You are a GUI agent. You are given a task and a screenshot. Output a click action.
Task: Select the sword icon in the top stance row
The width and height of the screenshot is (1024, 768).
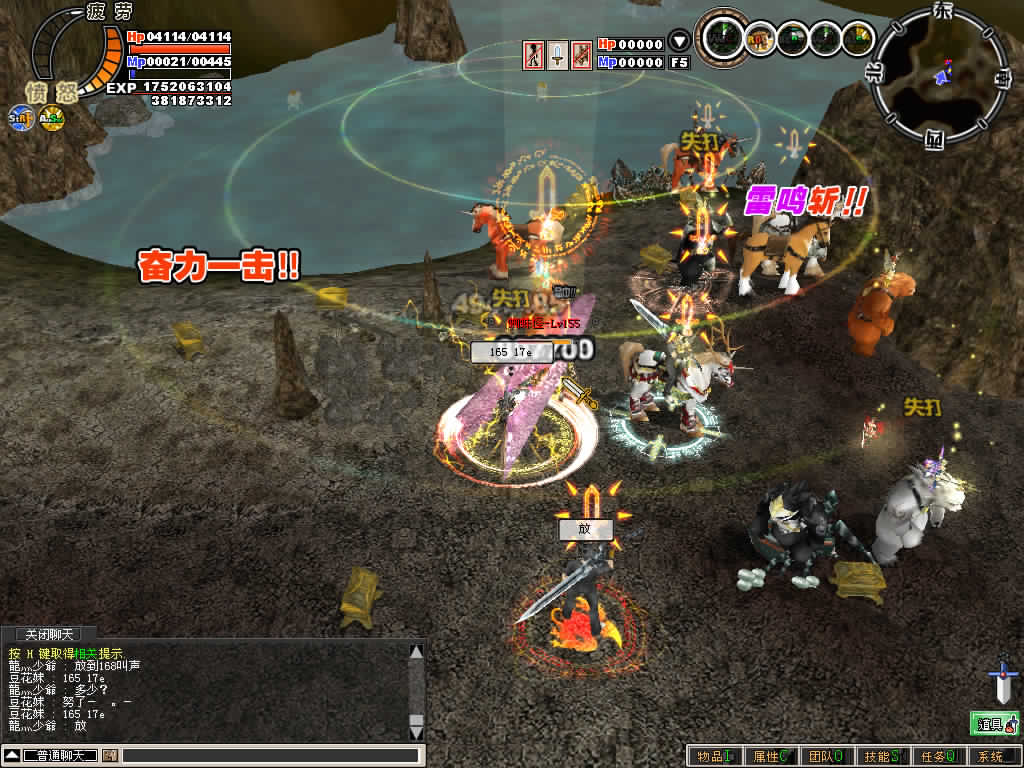click(558, 54)
